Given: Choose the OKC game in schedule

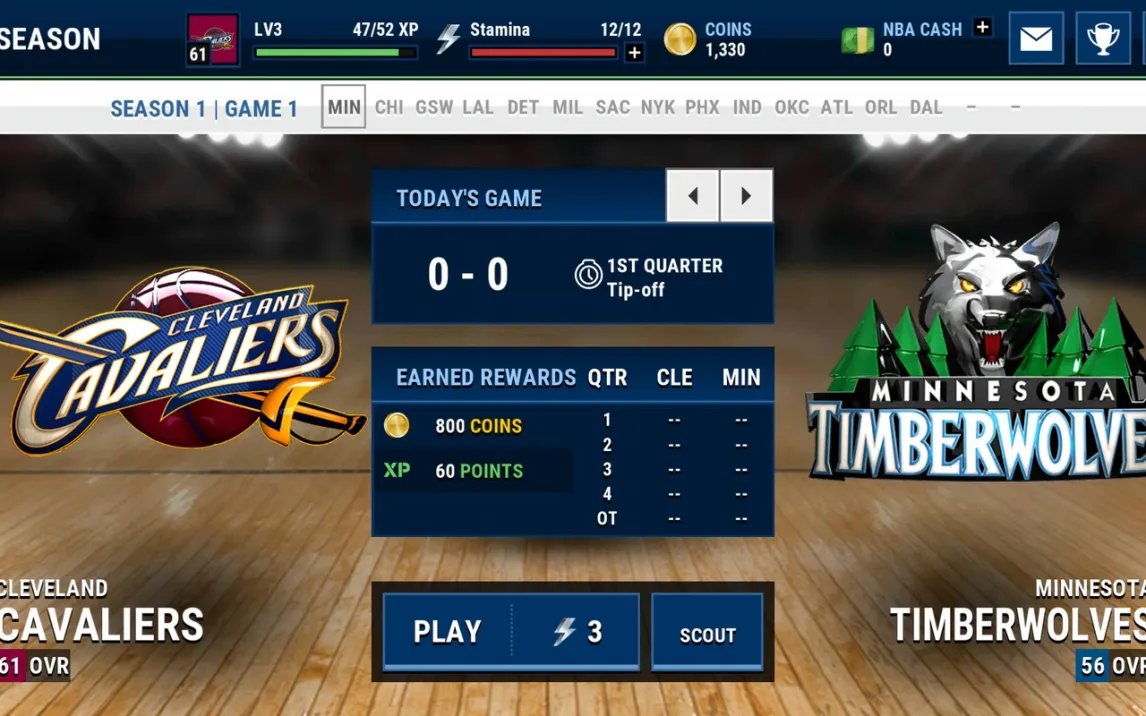Looking at the screenshot, I should point(792,107).
